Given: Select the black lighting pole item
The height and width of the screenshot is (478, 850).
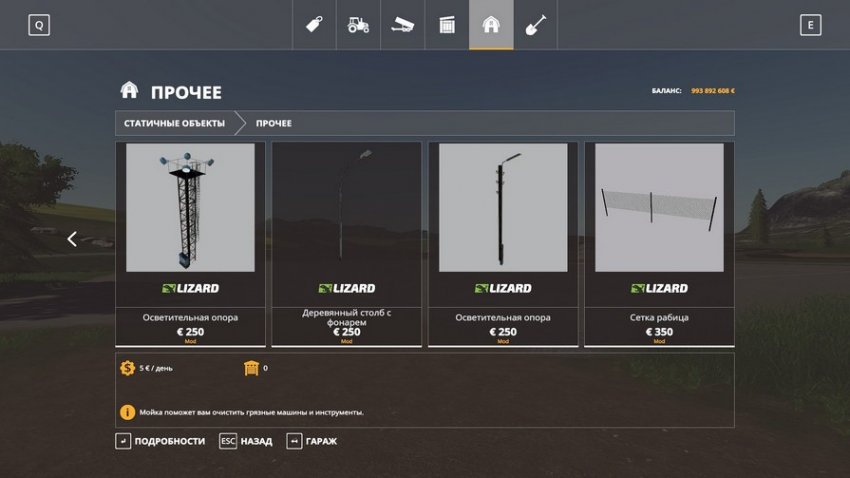Looking at the screenshot, I should 503,243.
